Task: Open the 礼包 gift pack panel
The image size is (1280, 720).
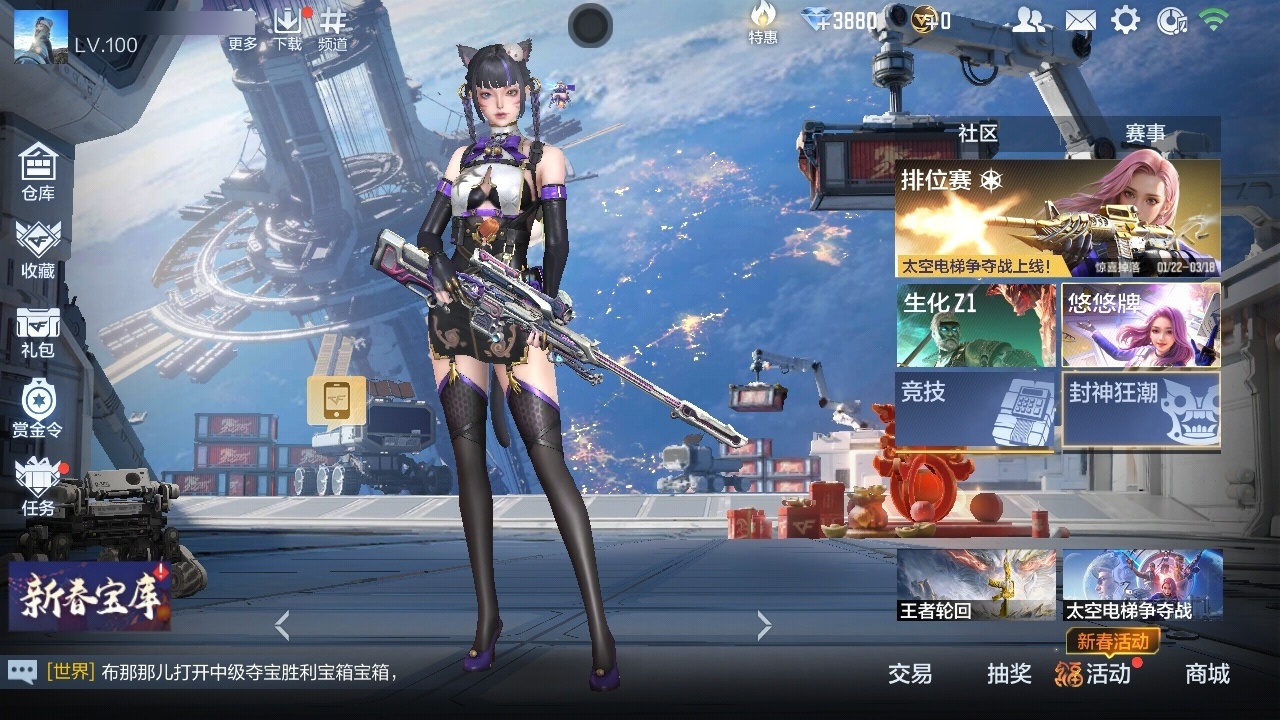Action: [x=37, y=330]
